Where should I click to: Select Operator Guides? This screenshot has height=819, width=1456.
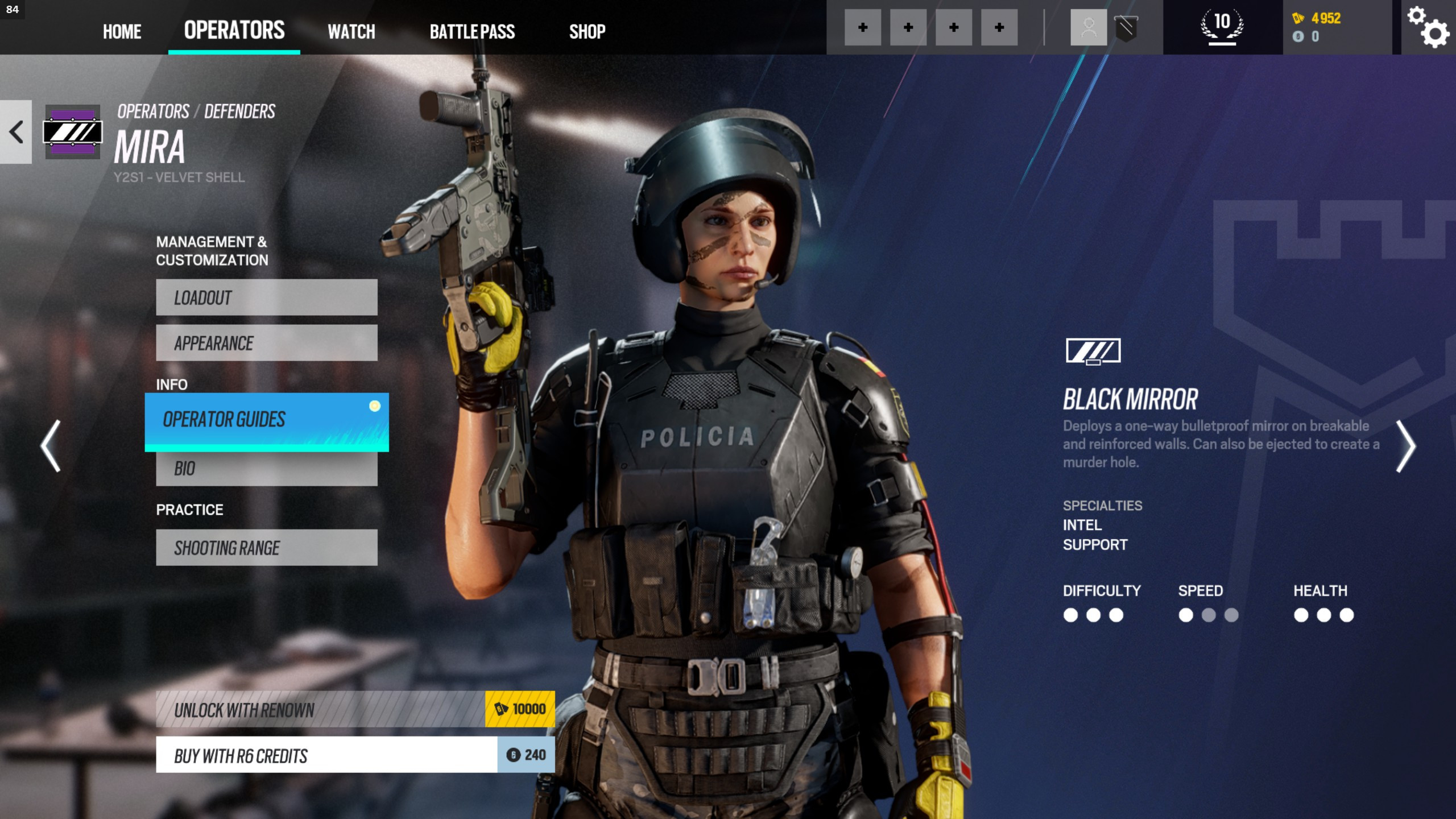(x=266, y=420)
